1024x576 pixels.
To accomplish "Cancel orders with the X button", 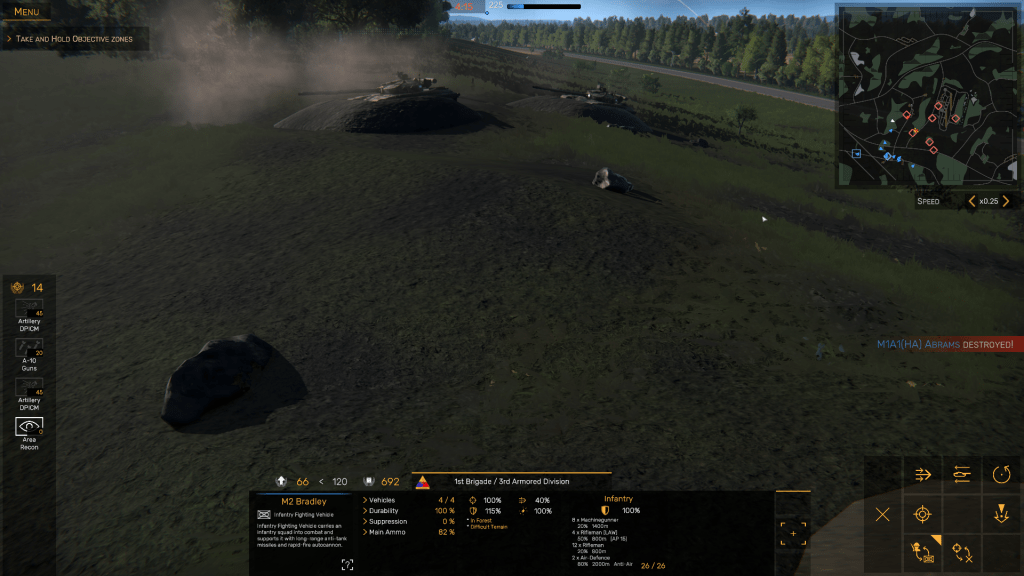I will [883, 515].
